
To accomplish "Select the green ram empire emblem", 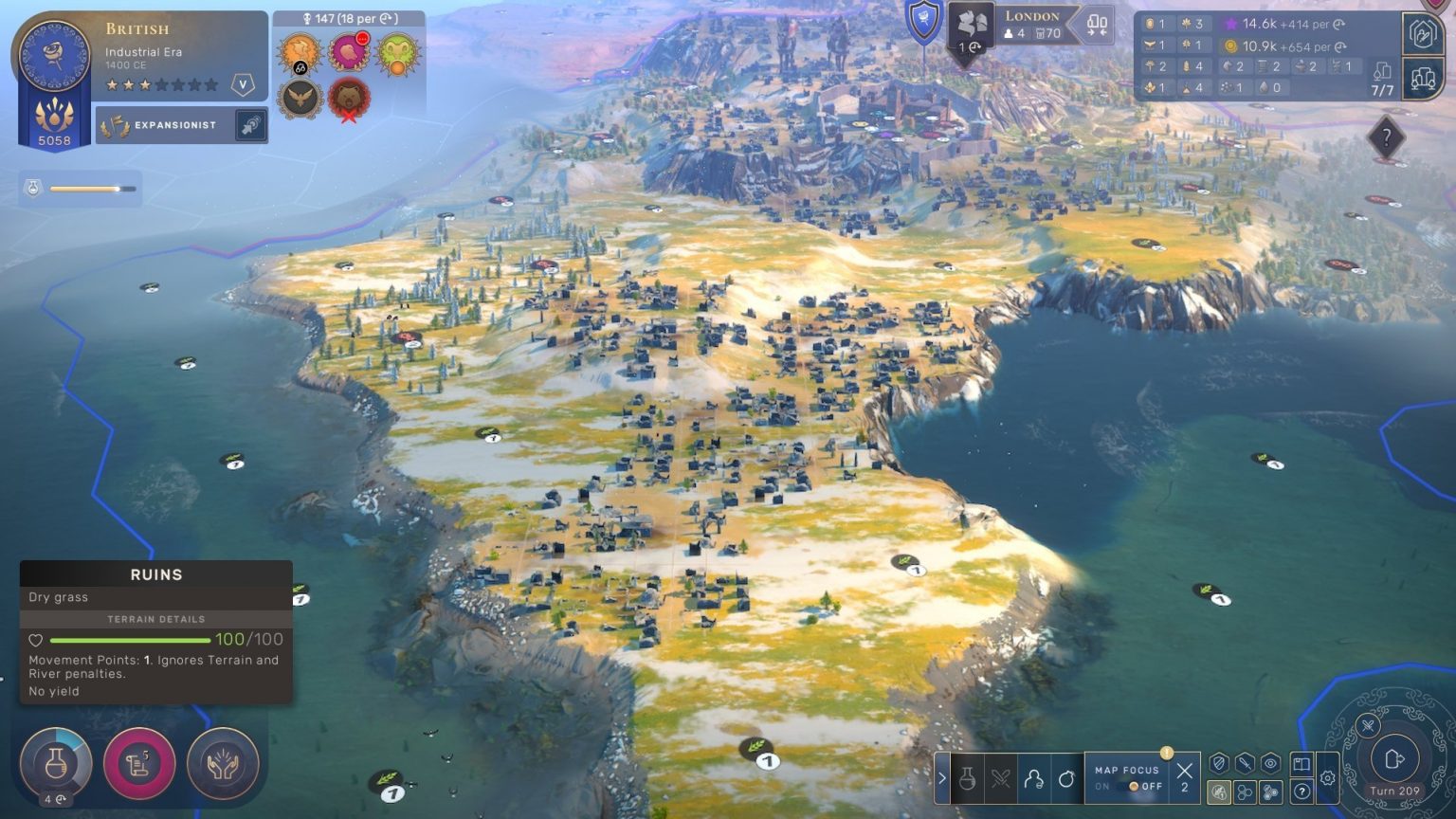I will tap(398, 53).
